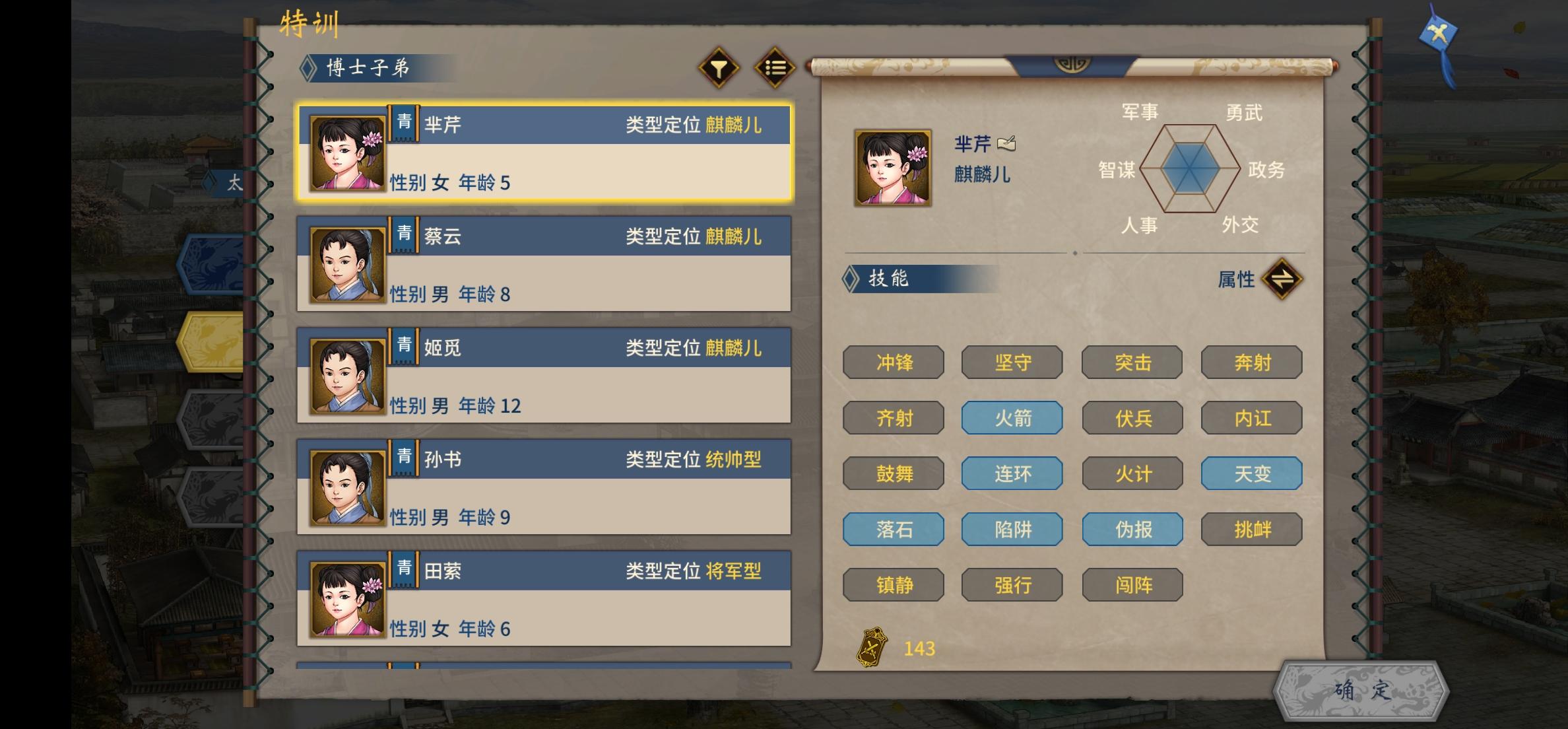This screenshot has width=1568, height=729.
Task: Click the 落石 skill button
Action: pyautogui.click(x=894, y=529)
